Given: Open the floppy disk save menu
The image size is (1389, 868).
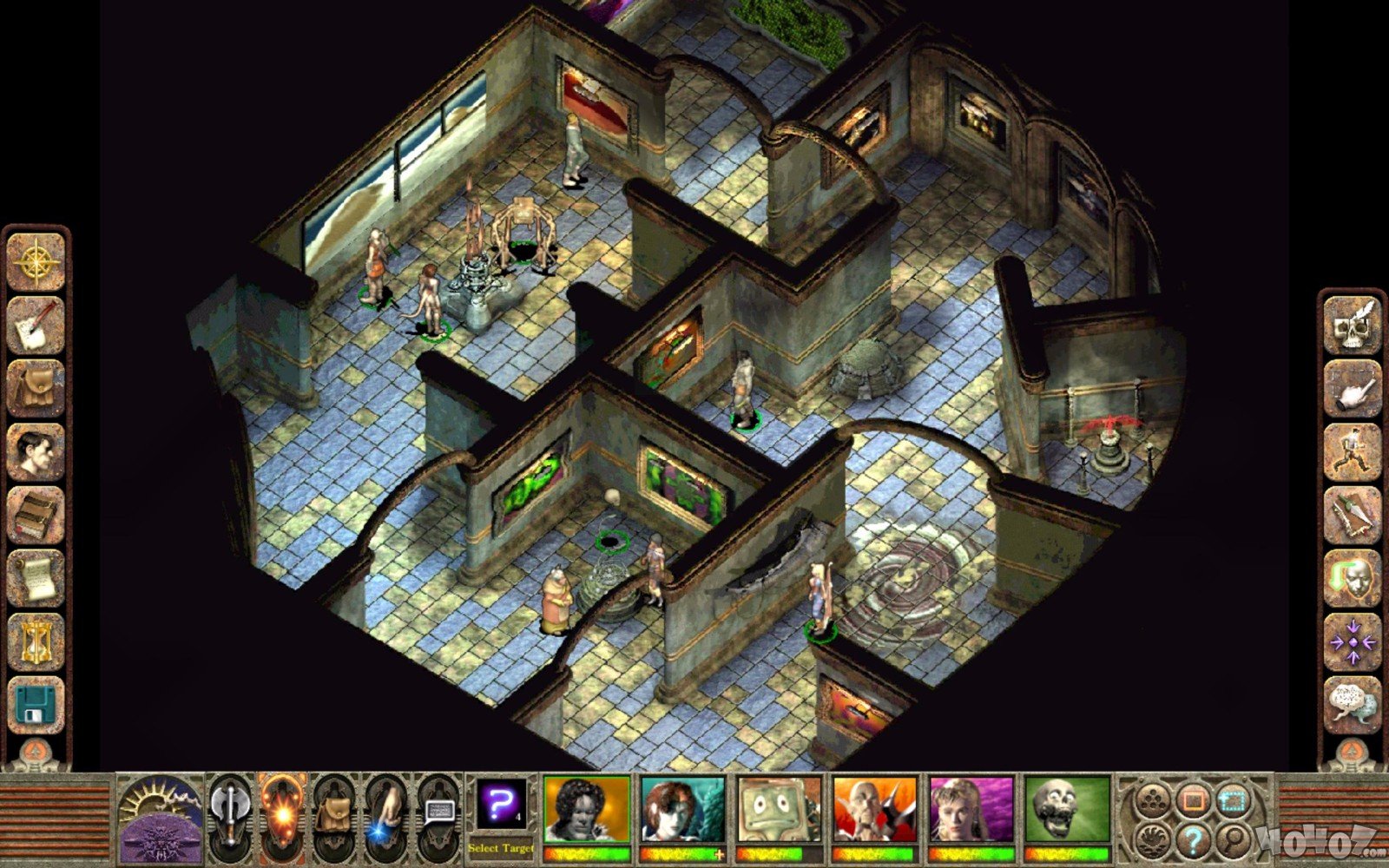Looking at the screenshot, I should [36, 705].
